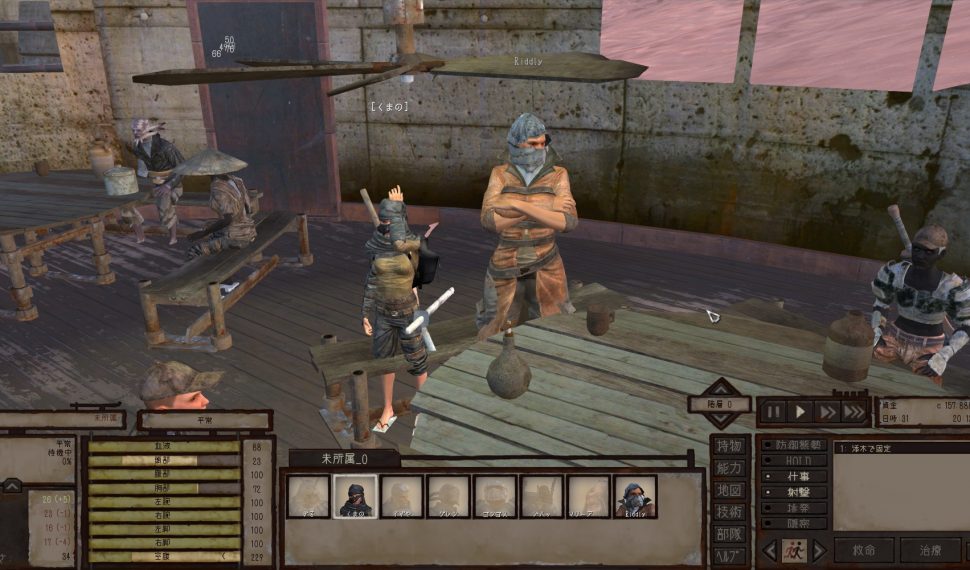Open the 地図 map

tap(729, 490)
